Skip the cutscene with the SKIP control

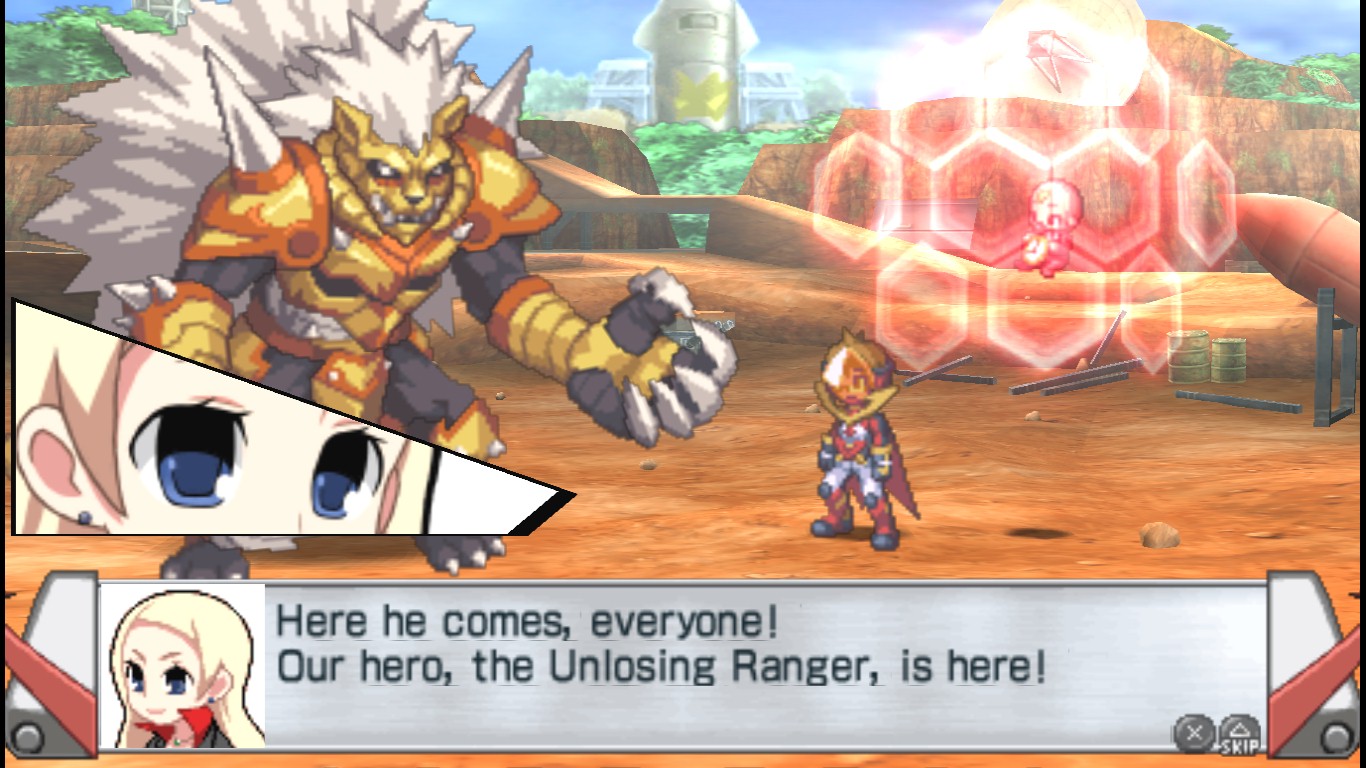(x=1240, y=742)
